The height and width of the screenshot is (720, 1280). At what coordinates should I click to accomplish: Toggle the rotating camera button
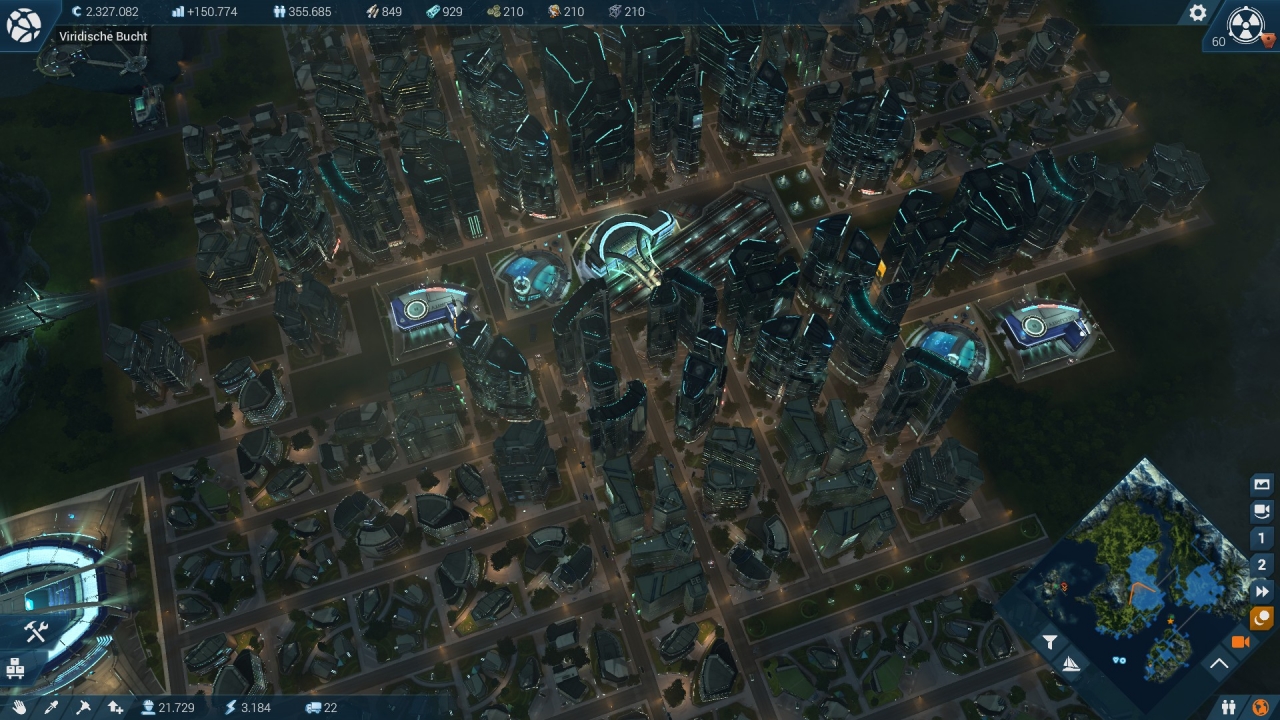click(1262, 511)
